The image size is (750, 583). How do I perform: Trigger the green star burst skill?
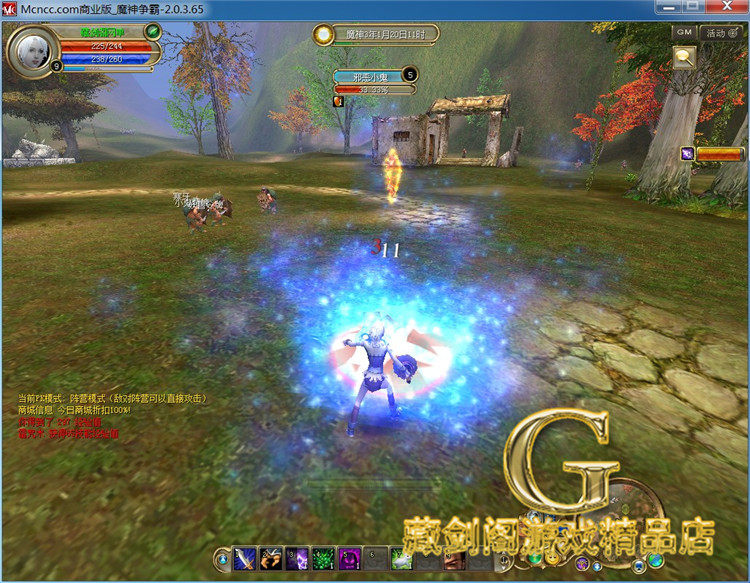point(401,559)
